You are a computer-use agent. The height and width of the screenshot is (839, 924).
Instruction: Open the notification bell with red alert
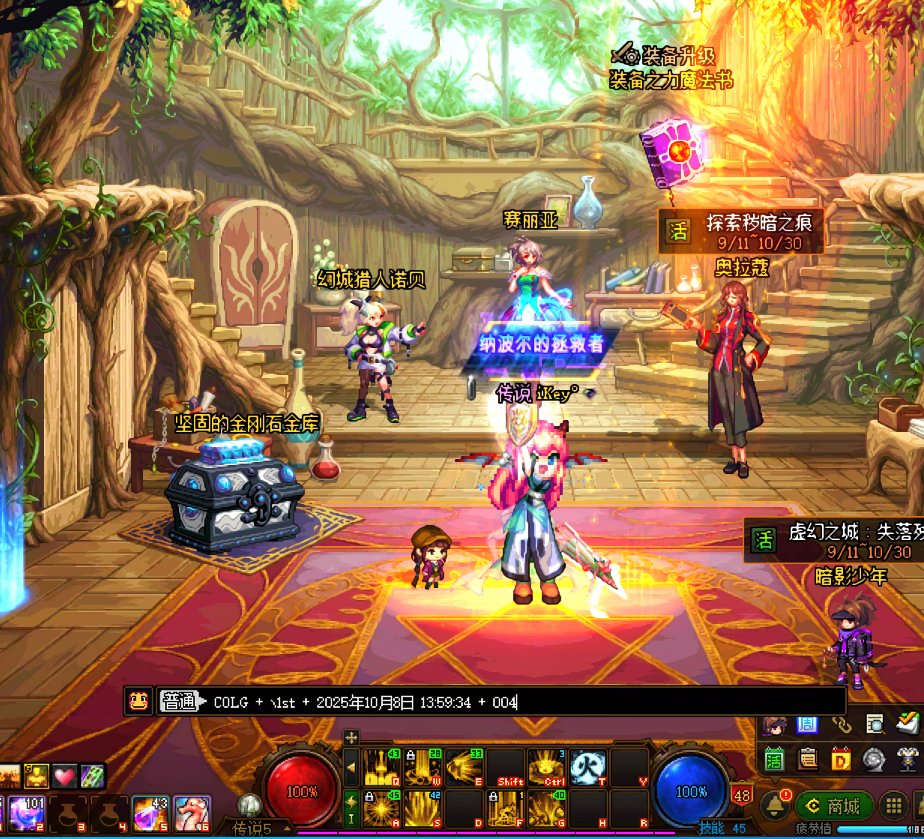coord(774,806)
